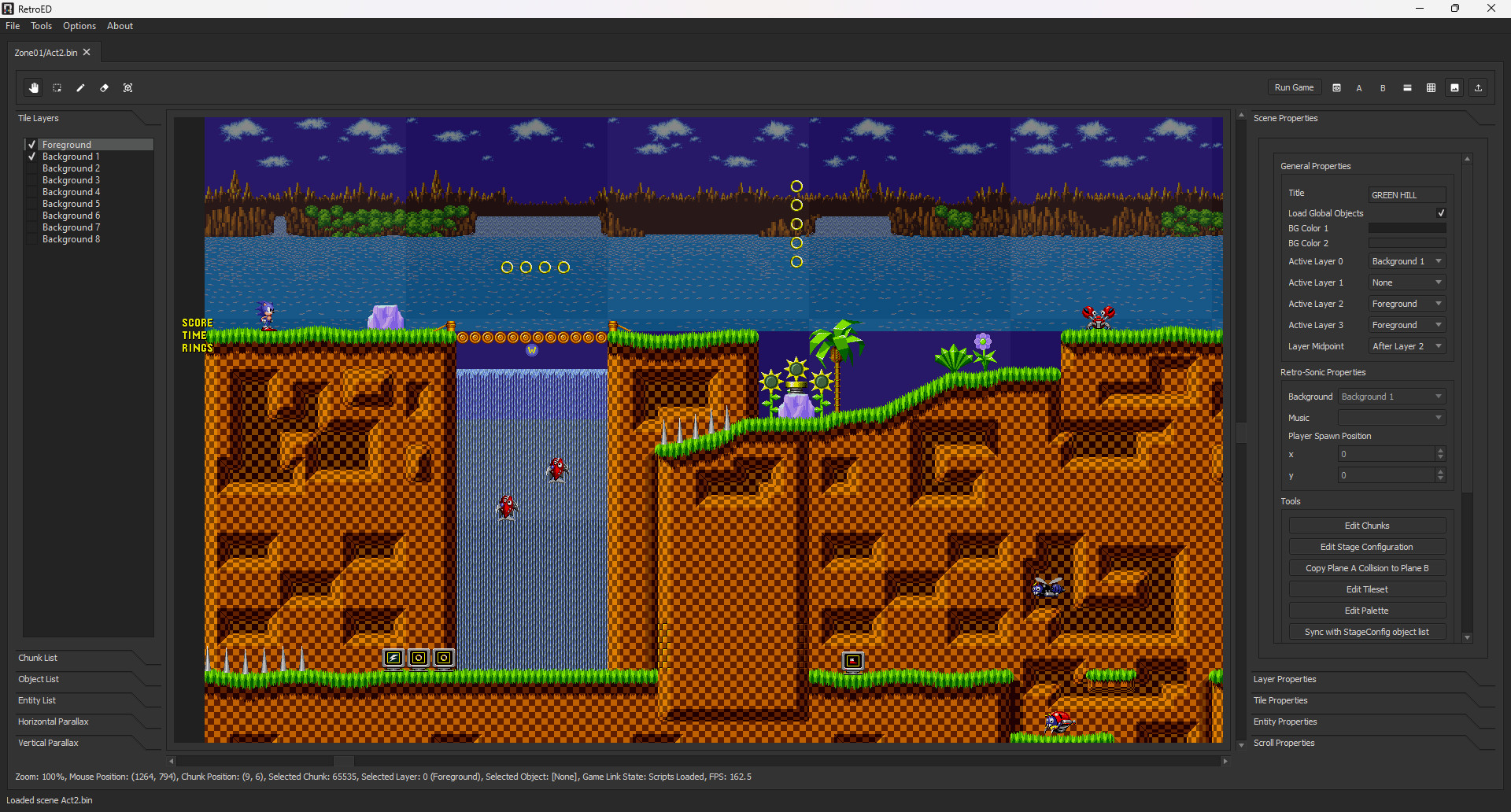
Task: Select the rectangular selection tool
Action: point(57,87)
